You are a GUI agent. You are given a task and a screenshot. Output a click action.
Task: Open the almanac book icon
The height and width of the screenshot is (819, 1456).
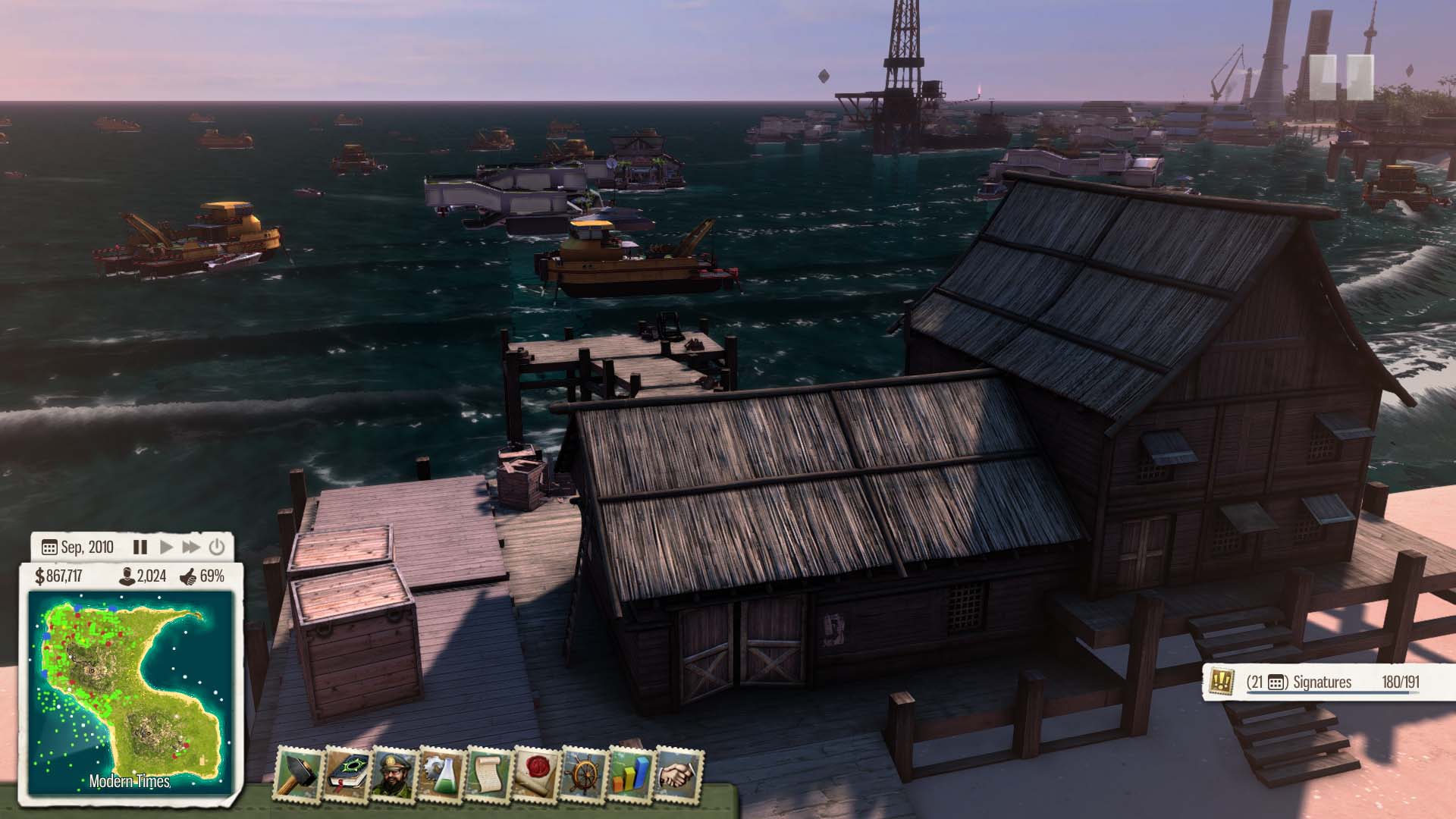(347, 774)
